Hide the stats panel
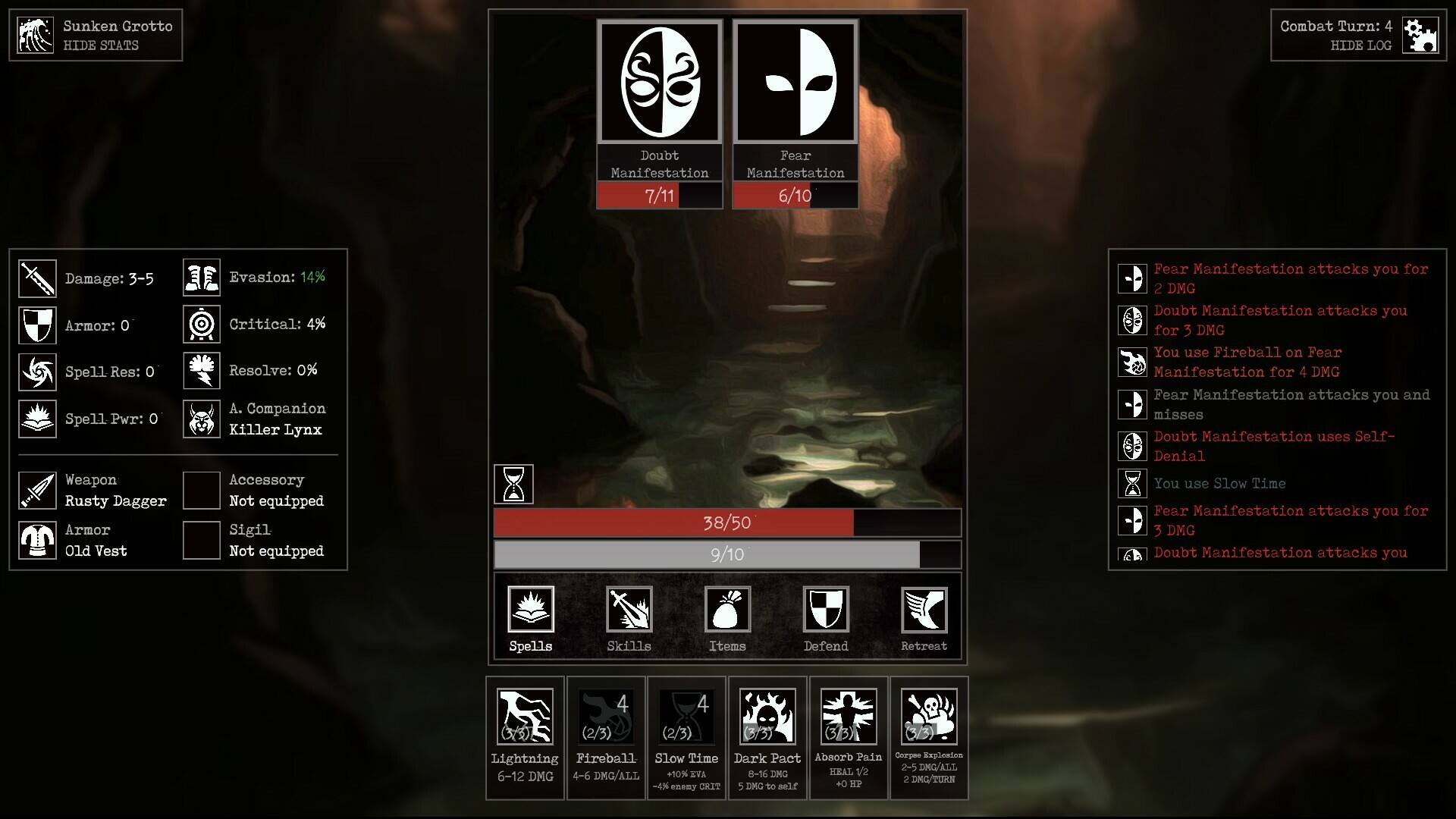Image resolution: width=1456 pixels, height=819 pixels. click(101, 45)
